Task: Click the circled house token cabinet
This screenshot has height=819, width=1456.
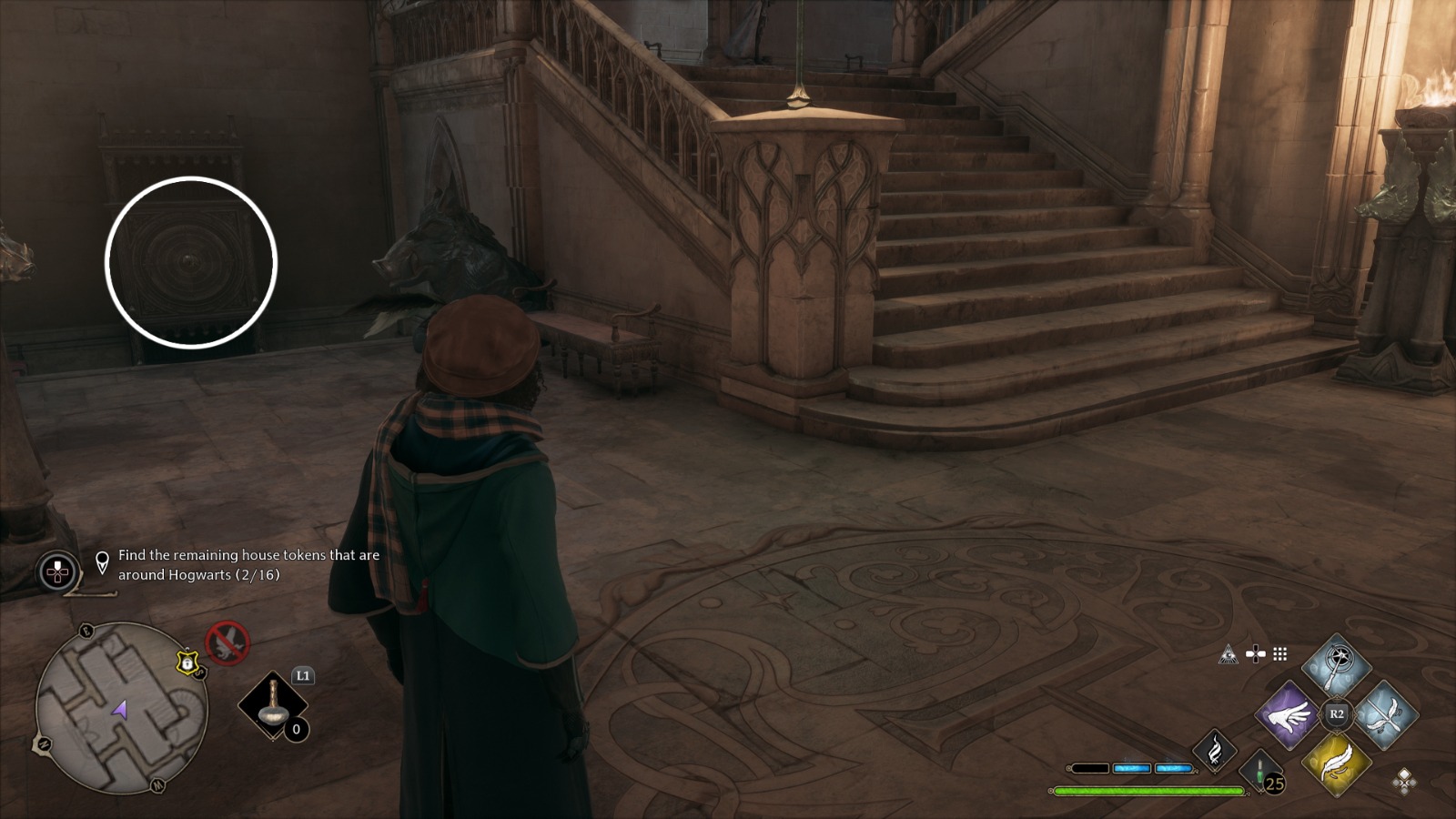Action: (x=191, y=261)
